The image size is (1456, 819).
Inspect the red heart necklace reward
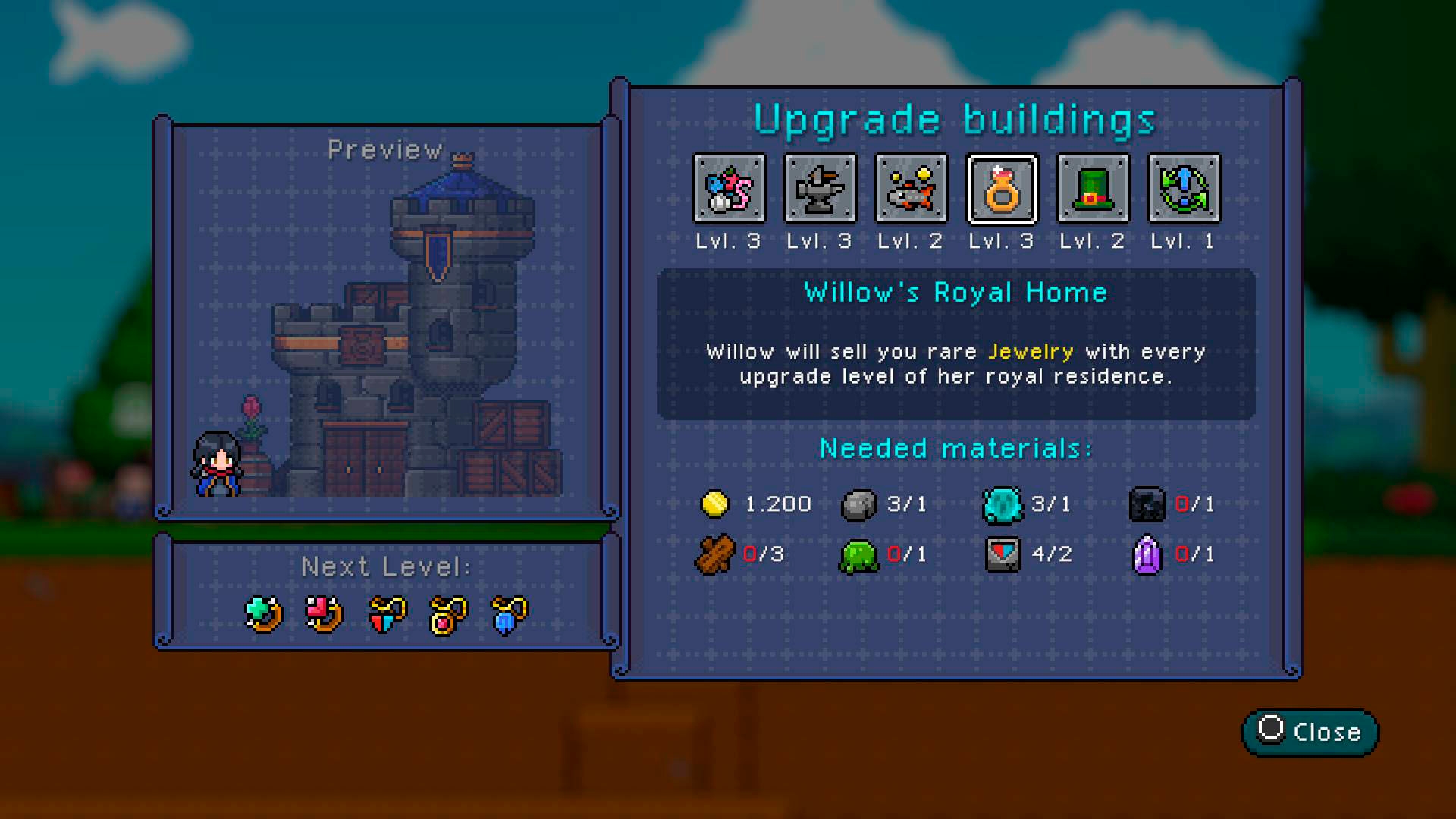pos(387,613)
